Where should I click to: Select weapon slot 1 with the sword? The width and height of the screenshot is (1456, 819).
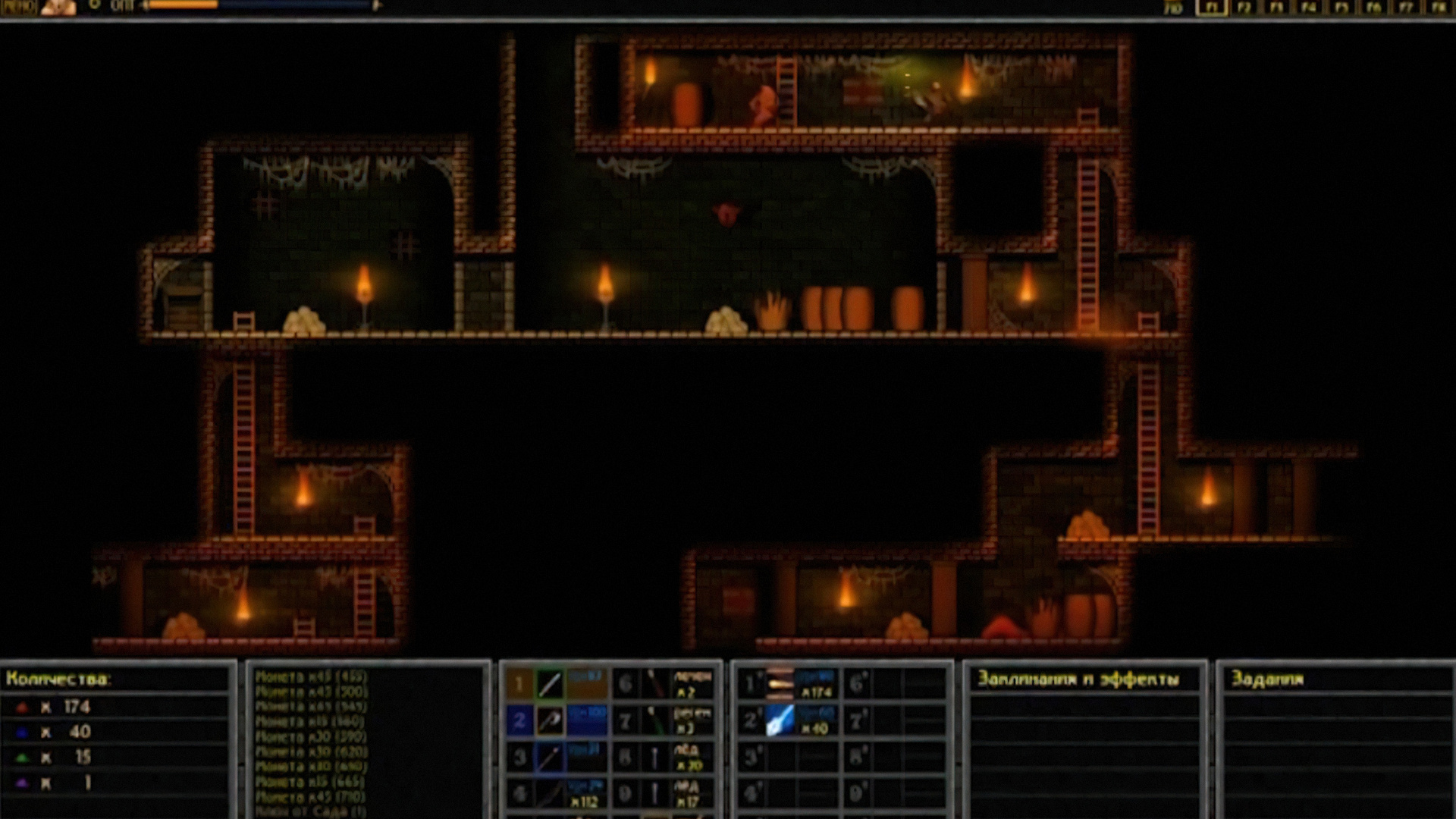coord(551,684)
